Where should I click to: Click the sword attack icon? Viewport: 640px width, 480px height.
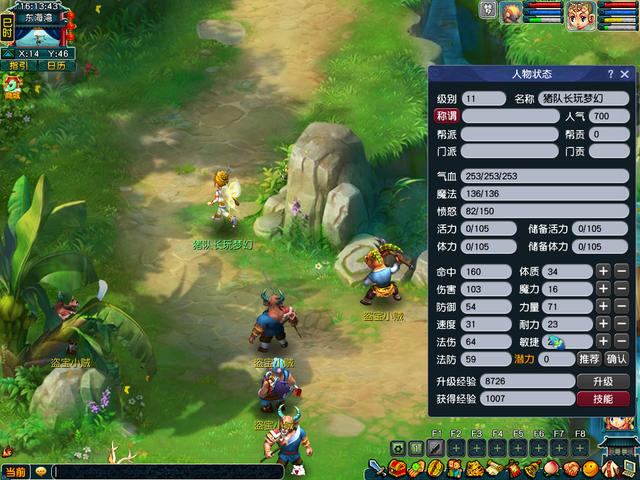click(x=377, y=469)
